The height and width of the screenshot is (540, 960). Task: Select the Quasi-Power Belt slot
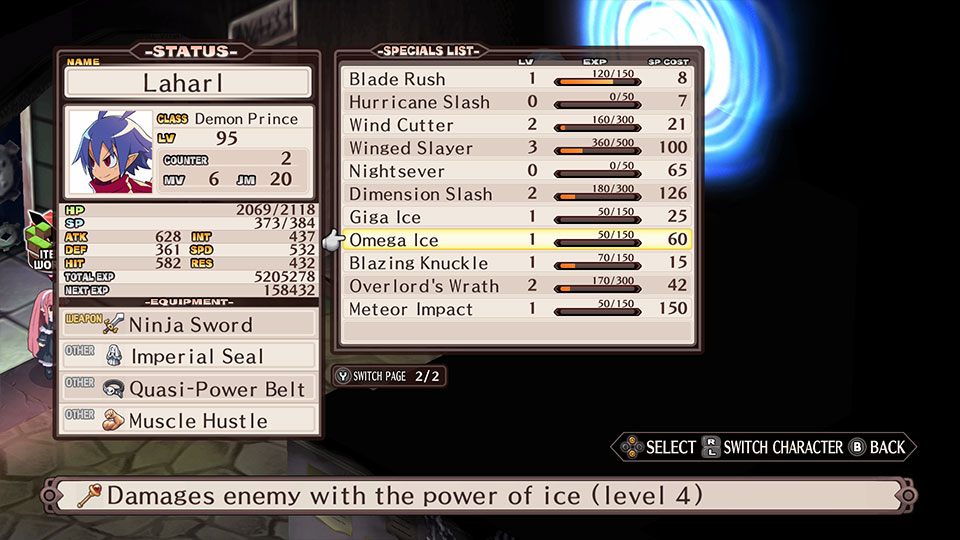tap(189, 389)
